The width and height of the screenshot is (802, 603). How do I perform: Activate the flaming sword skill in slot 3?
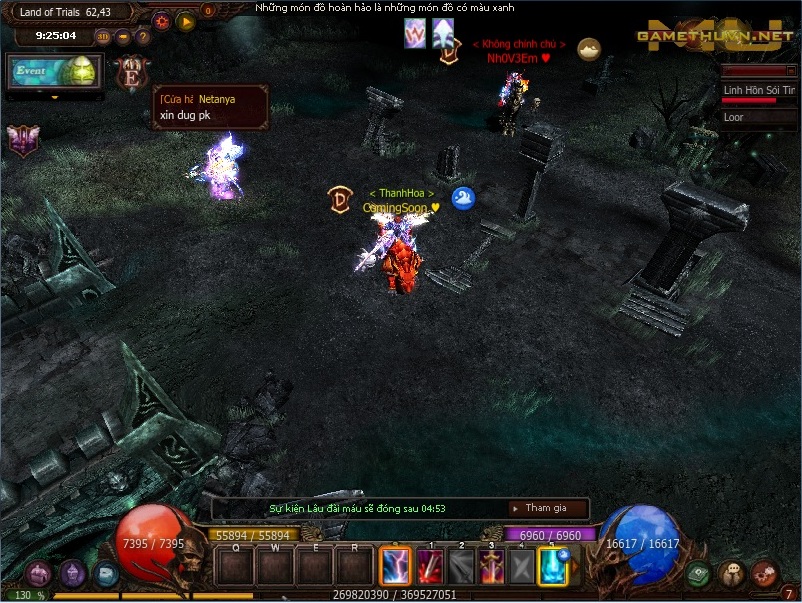click(491, 567)
